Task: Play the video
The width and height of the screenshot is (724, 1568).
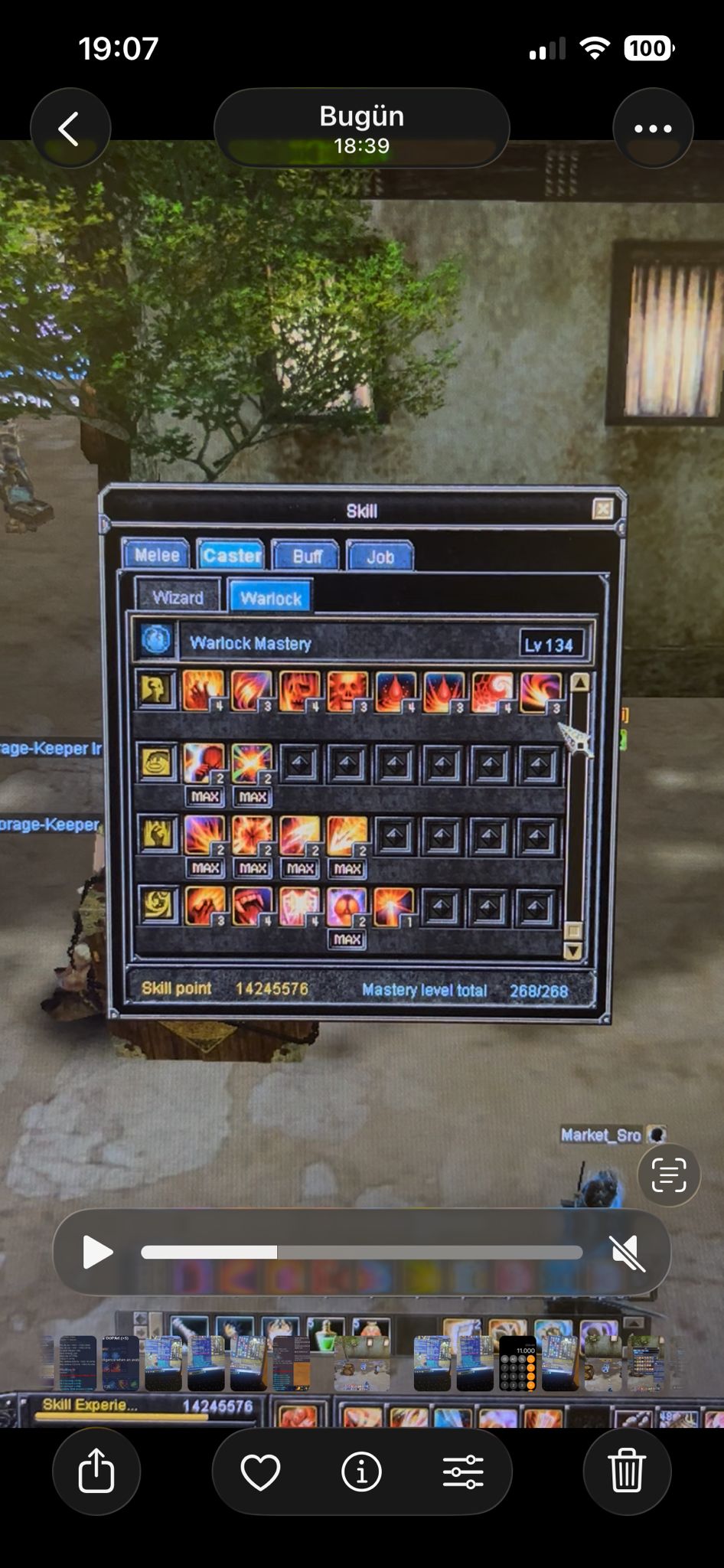Action: 97,1253
